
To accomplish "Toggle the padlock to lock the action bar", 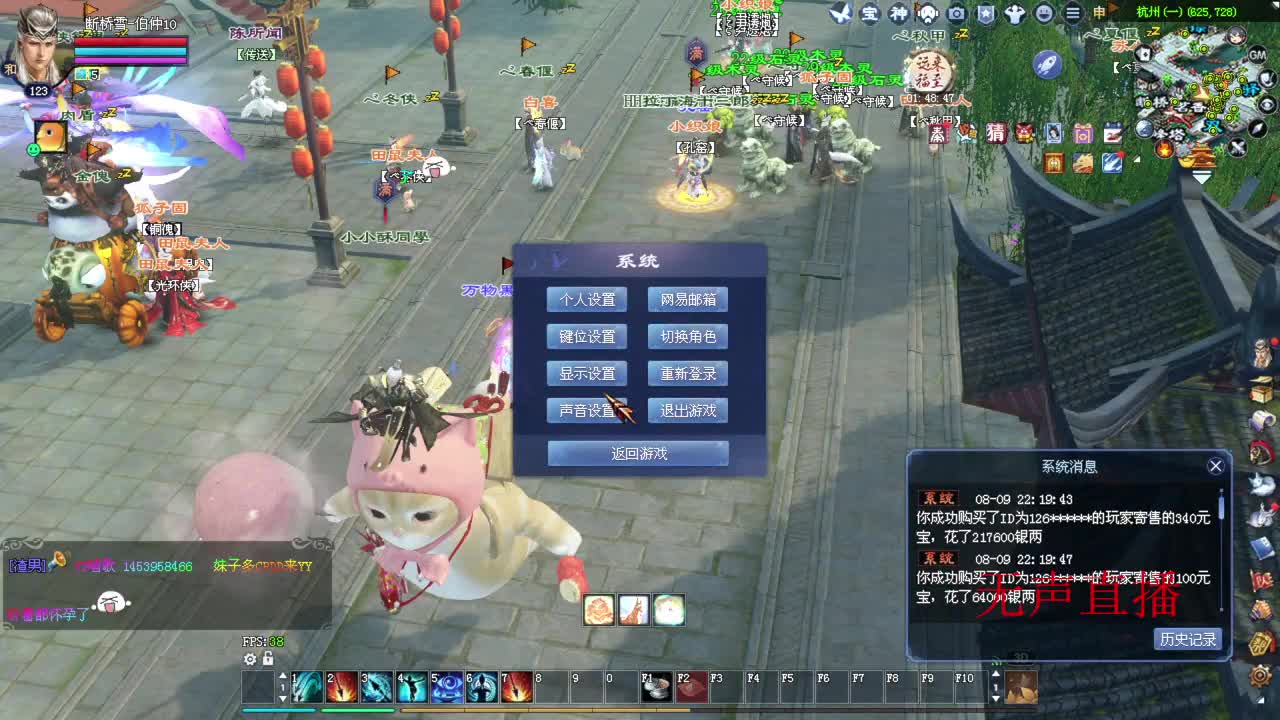I will click(270, 658).
